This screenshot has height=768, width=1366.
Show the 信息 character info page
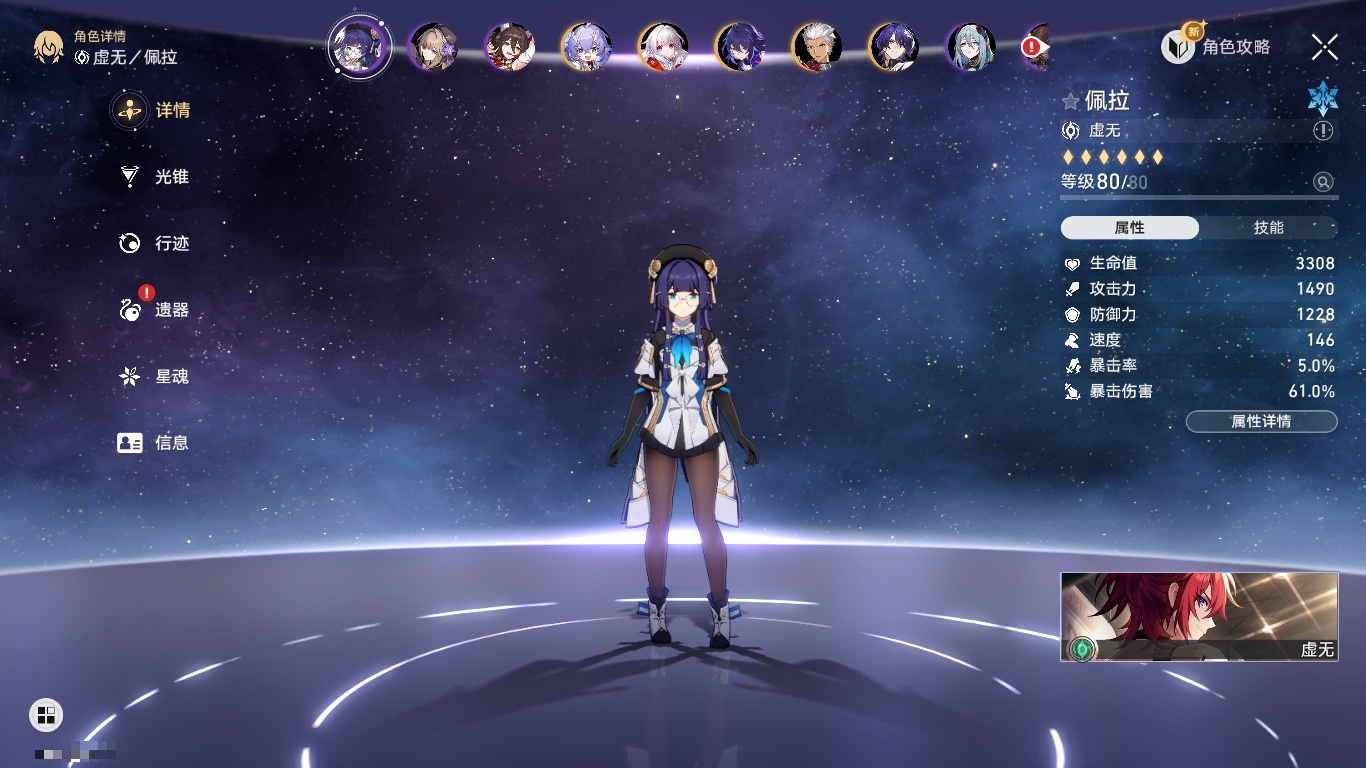pos(154,443)
